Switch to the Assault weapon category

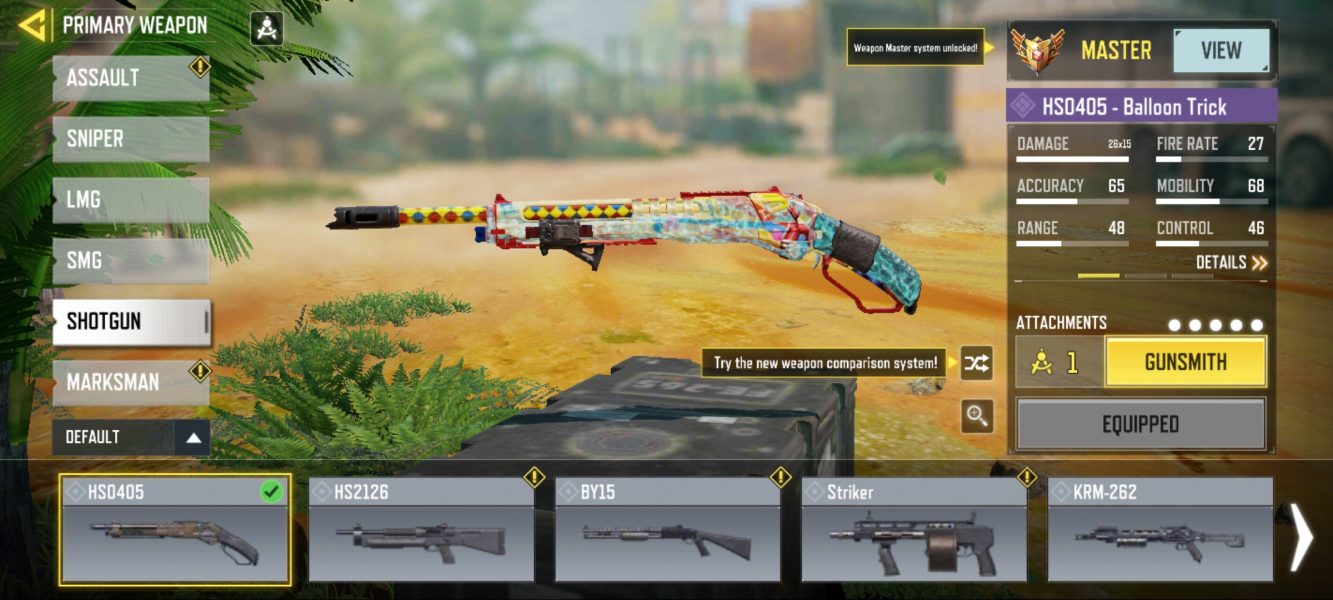(x=130, y=78)
